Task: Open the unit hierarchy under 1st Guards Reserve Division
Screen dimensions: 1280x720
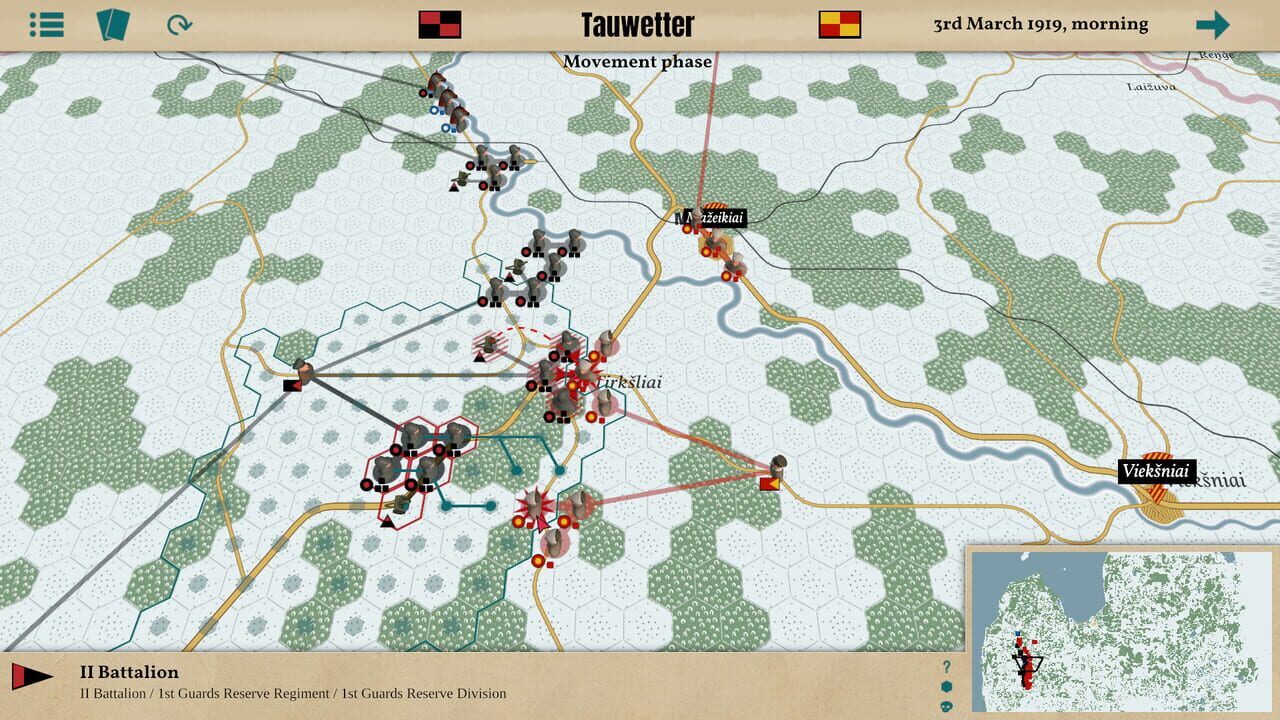Action: (x=425, y=691)
